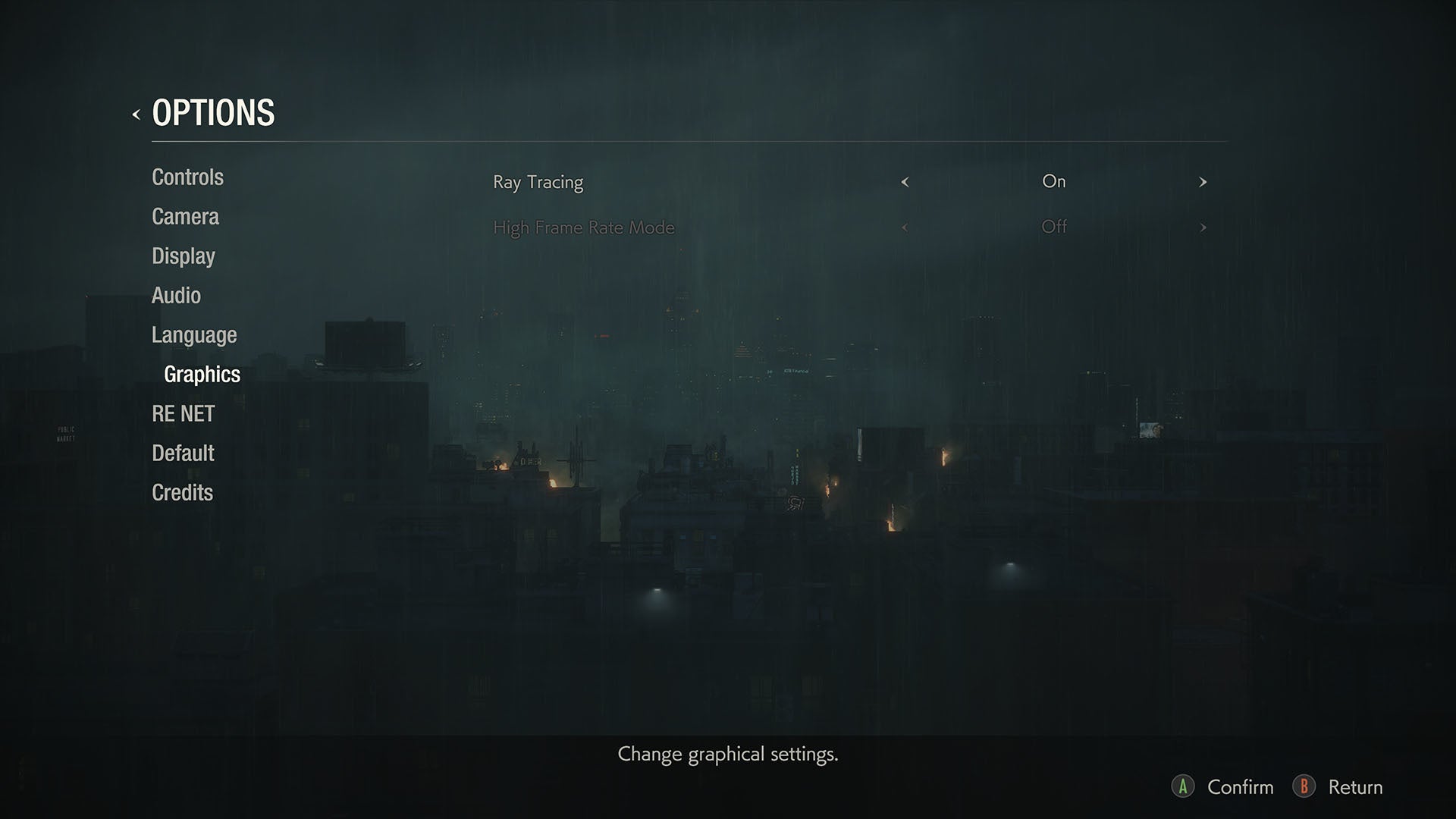This screenshot has height=819, width=1456.
Task: Open the Controls settings section
Action: (x=187, y=177)
